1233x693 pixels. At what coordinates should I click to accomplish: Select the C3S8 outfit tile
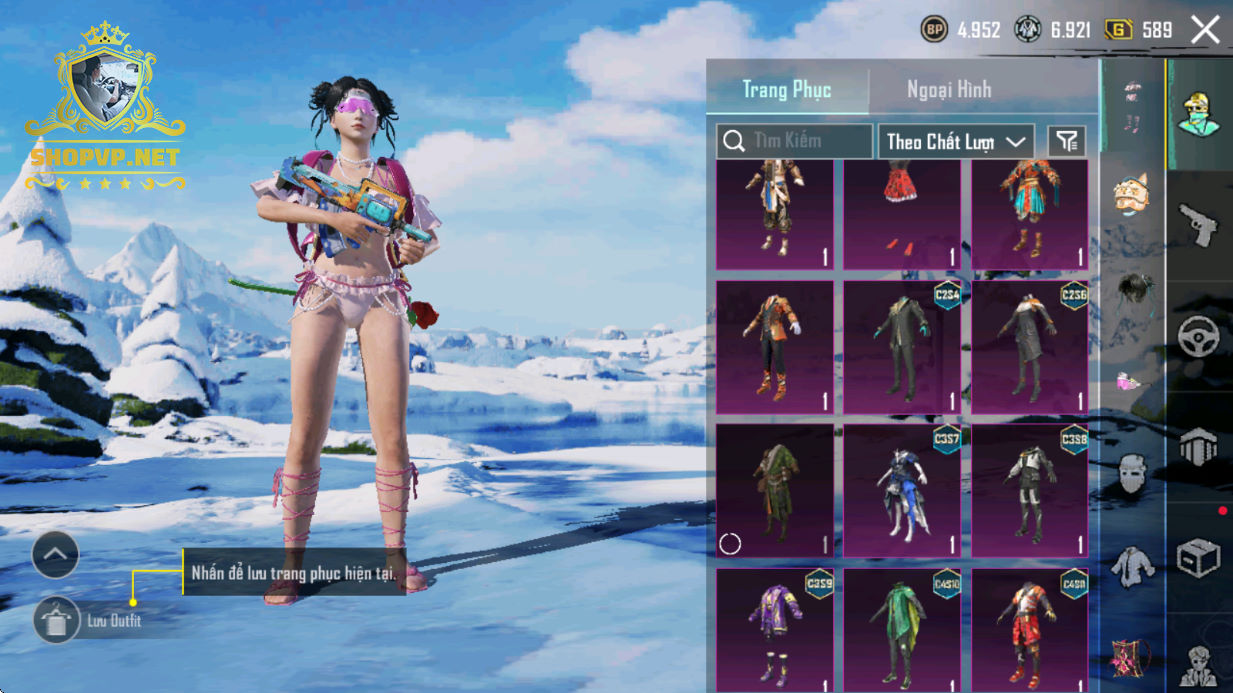[1030, 490]
